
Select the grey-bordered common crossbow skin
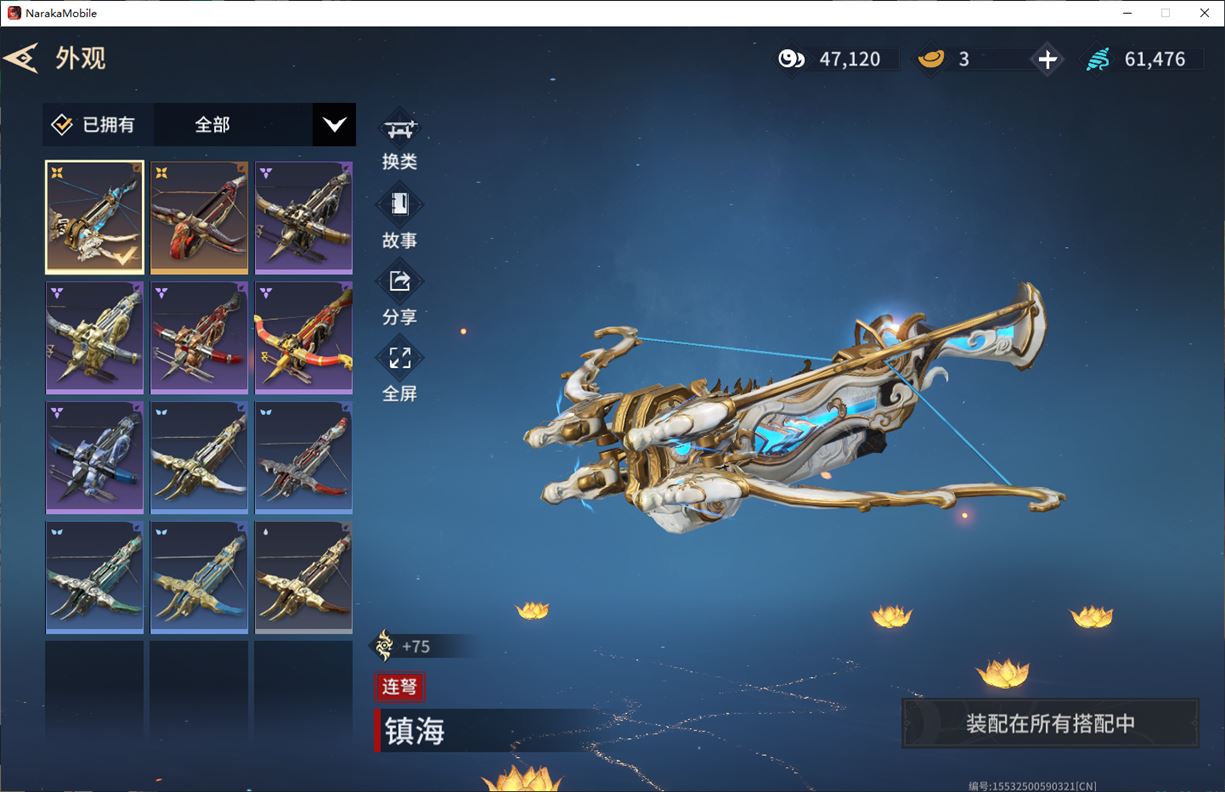click(304, 577)
